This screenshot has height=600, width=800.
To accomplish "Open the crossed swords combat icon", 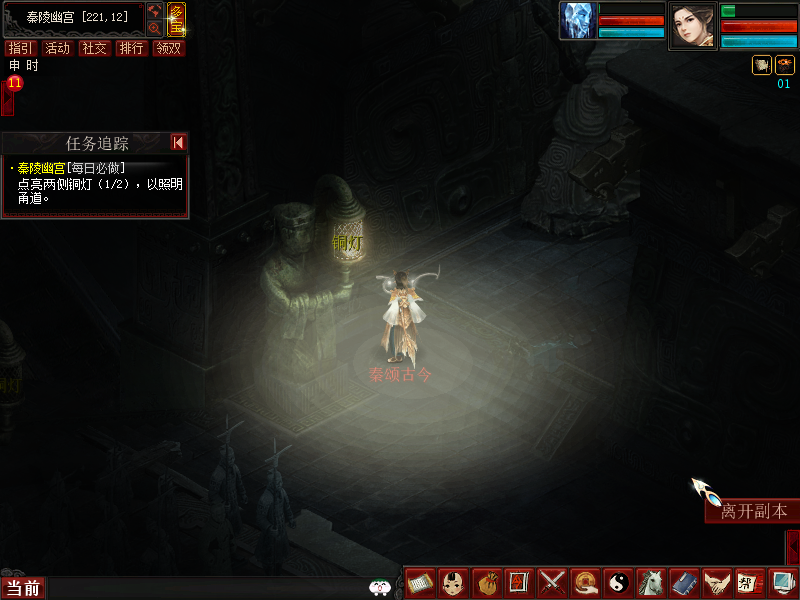I will click(552, 582).
